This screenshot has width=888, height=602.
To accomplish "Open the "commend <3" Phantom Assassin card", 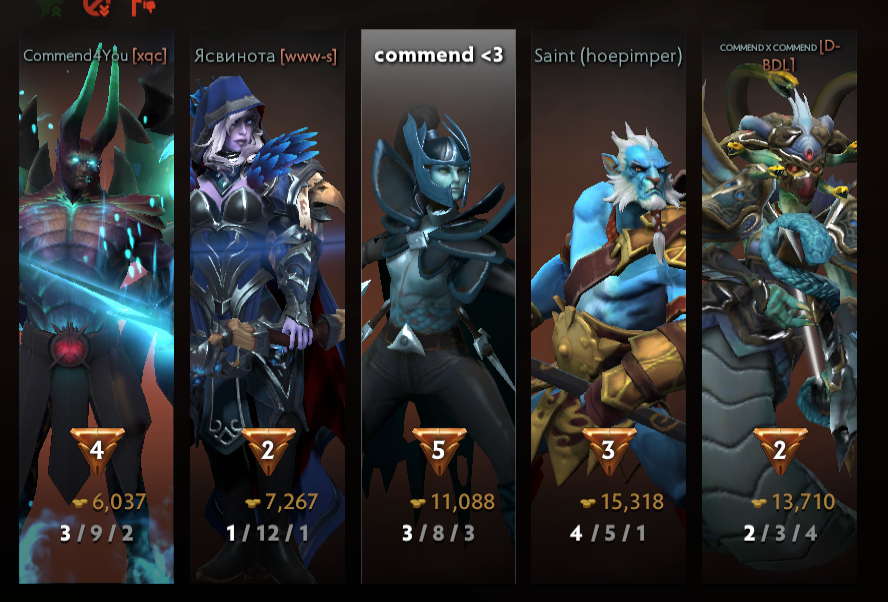I will [438, 300].
